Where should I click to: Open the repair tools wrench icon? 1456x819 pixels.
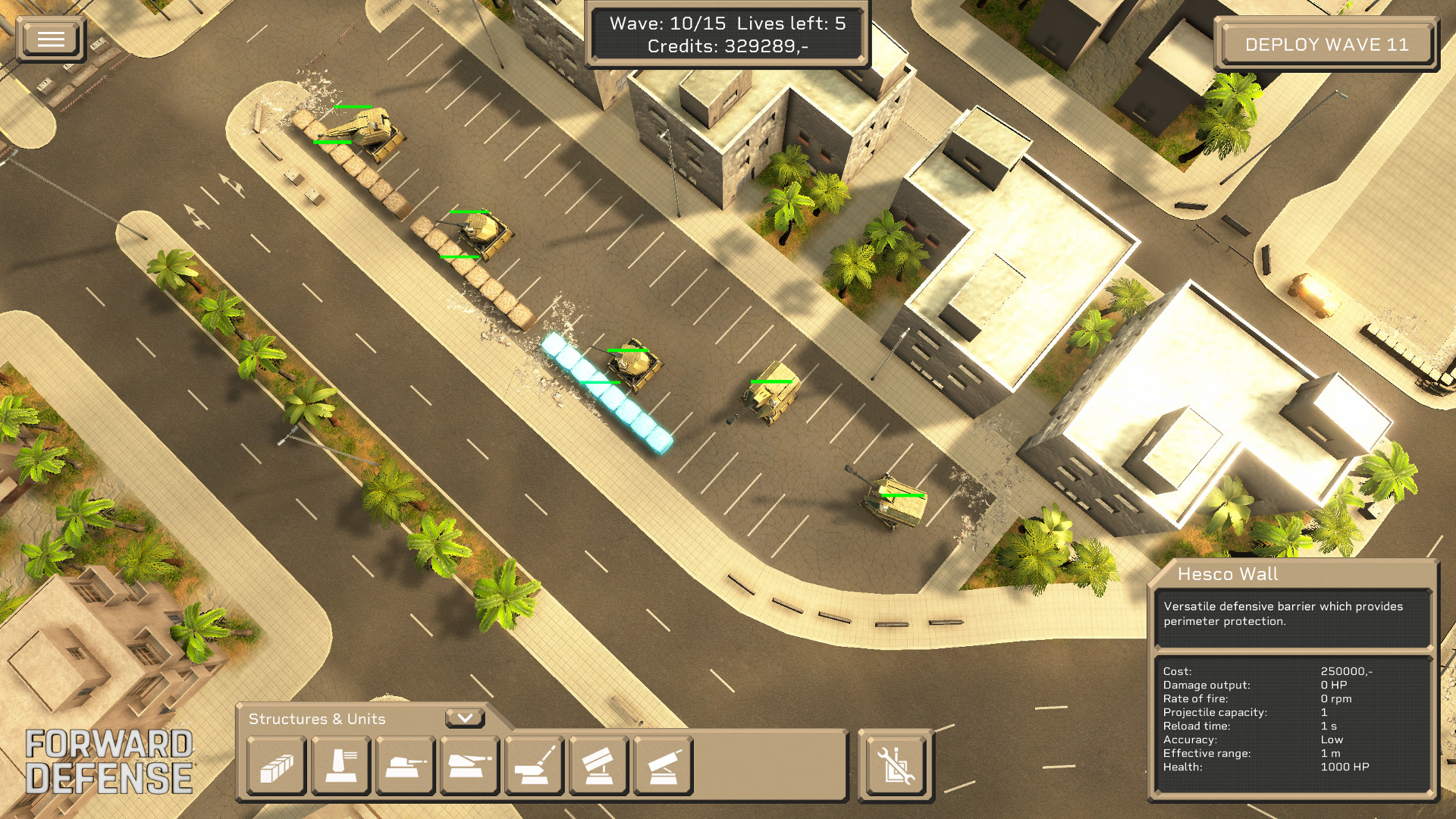[x=895, y=767]
